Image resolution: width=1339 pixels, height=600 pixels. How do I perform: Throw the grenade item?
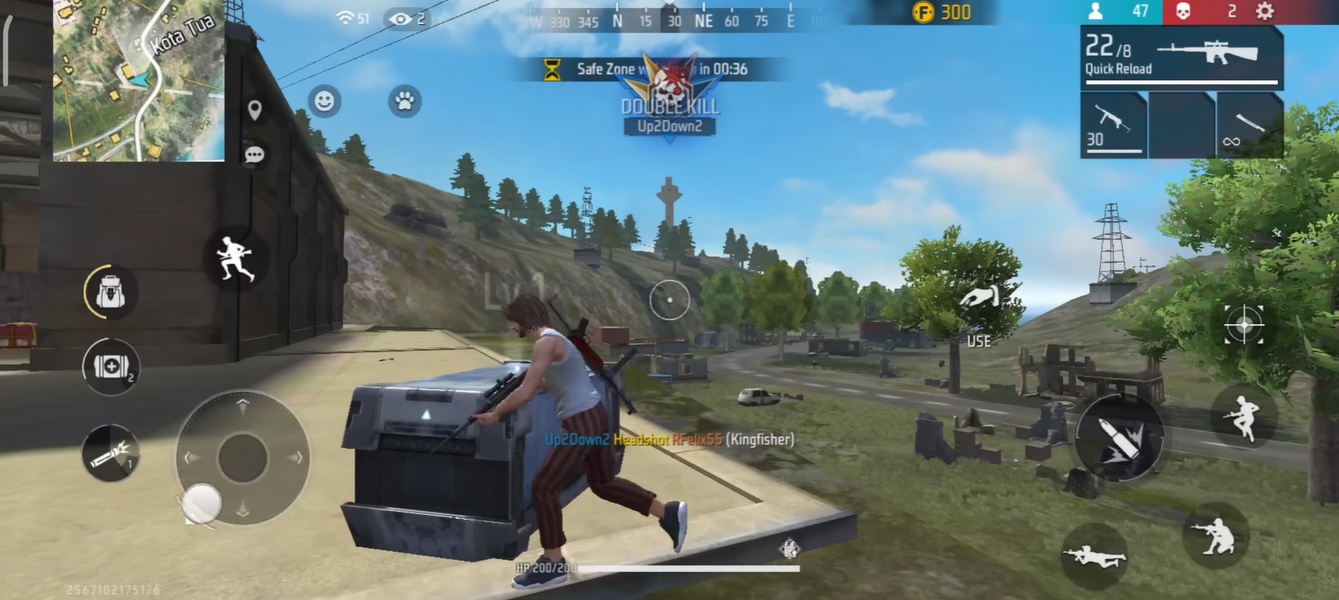pos(110,452)
